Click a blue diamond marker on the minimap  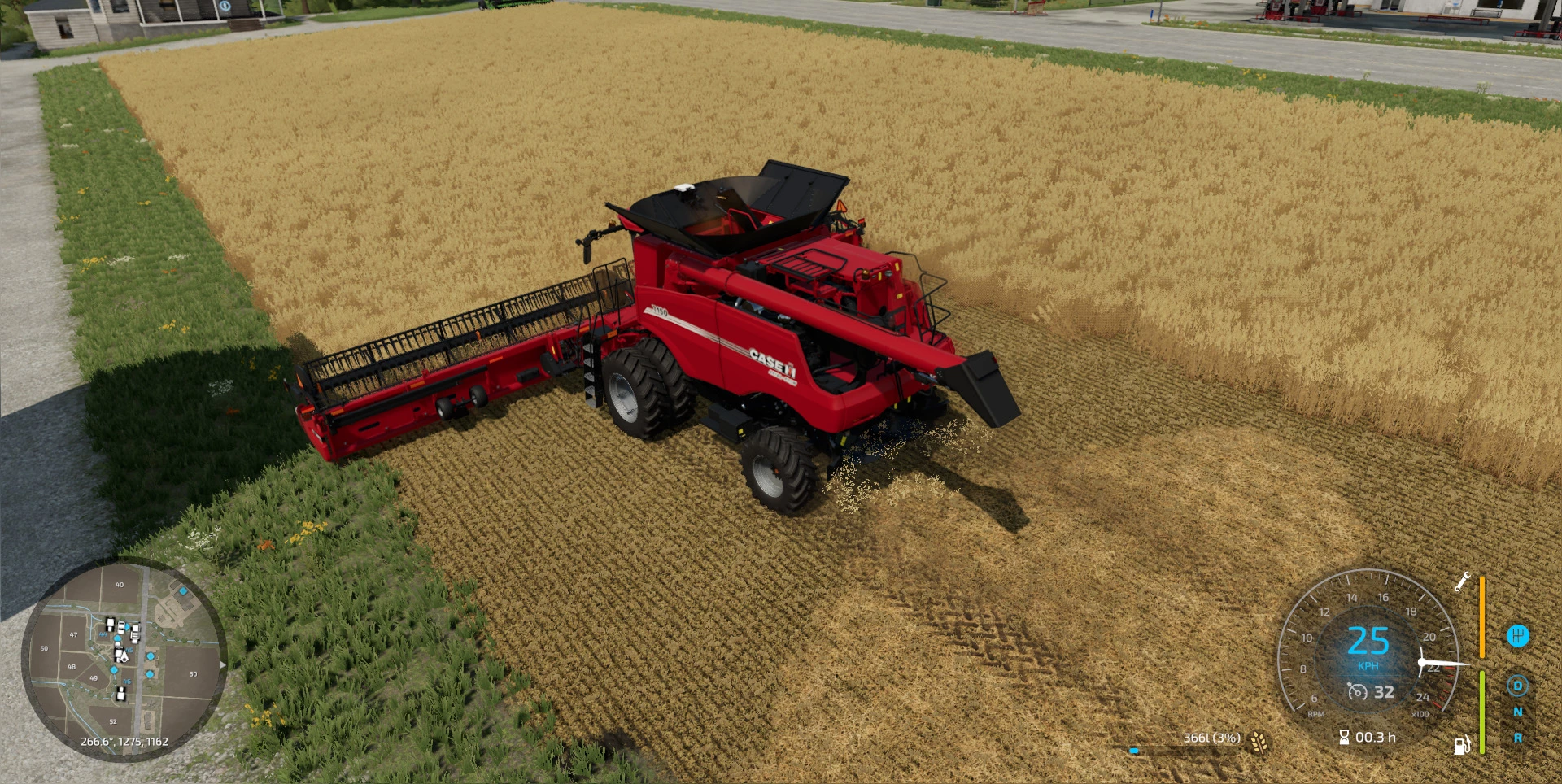pos(151,656)
